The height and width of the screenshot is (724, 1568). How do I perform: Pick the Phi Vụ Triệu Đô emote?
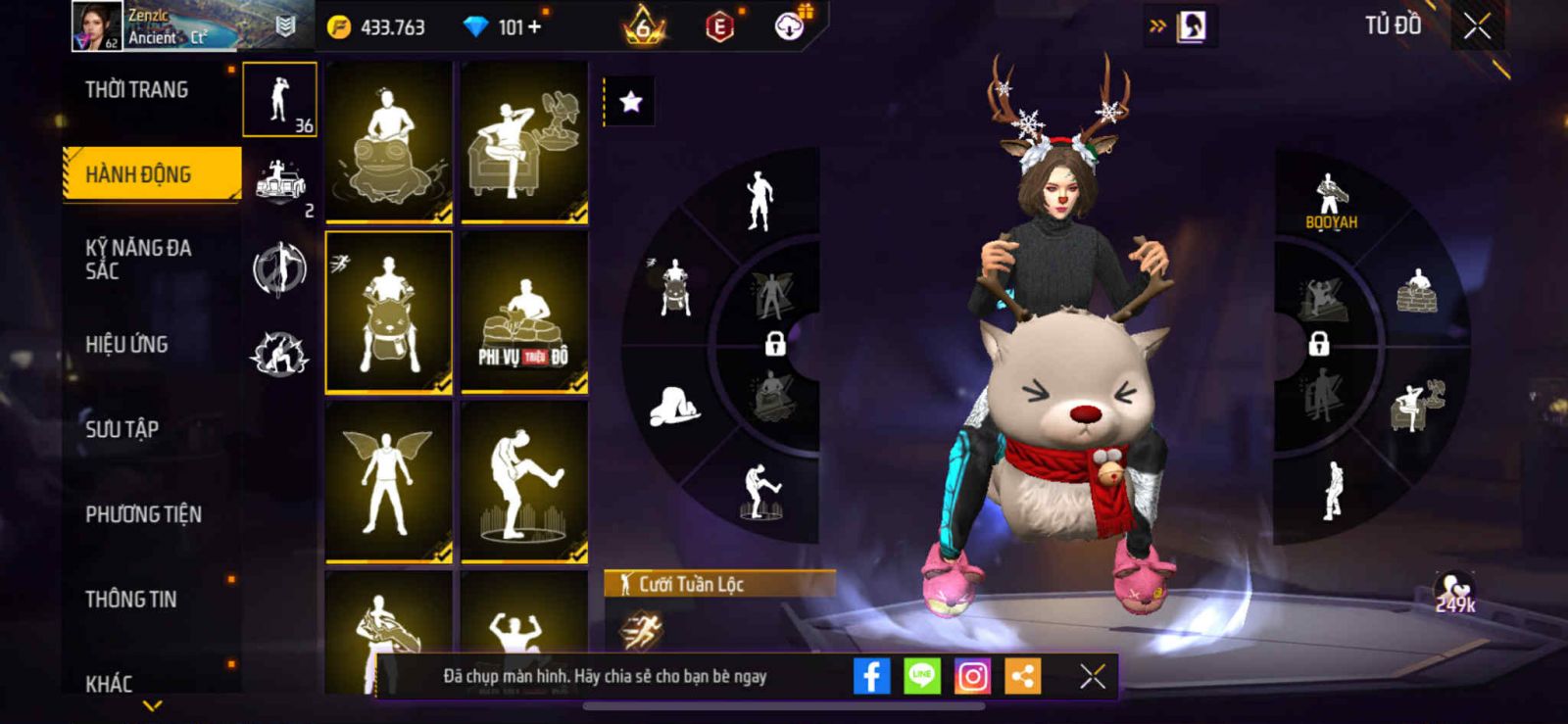click(x=524, y=313)
